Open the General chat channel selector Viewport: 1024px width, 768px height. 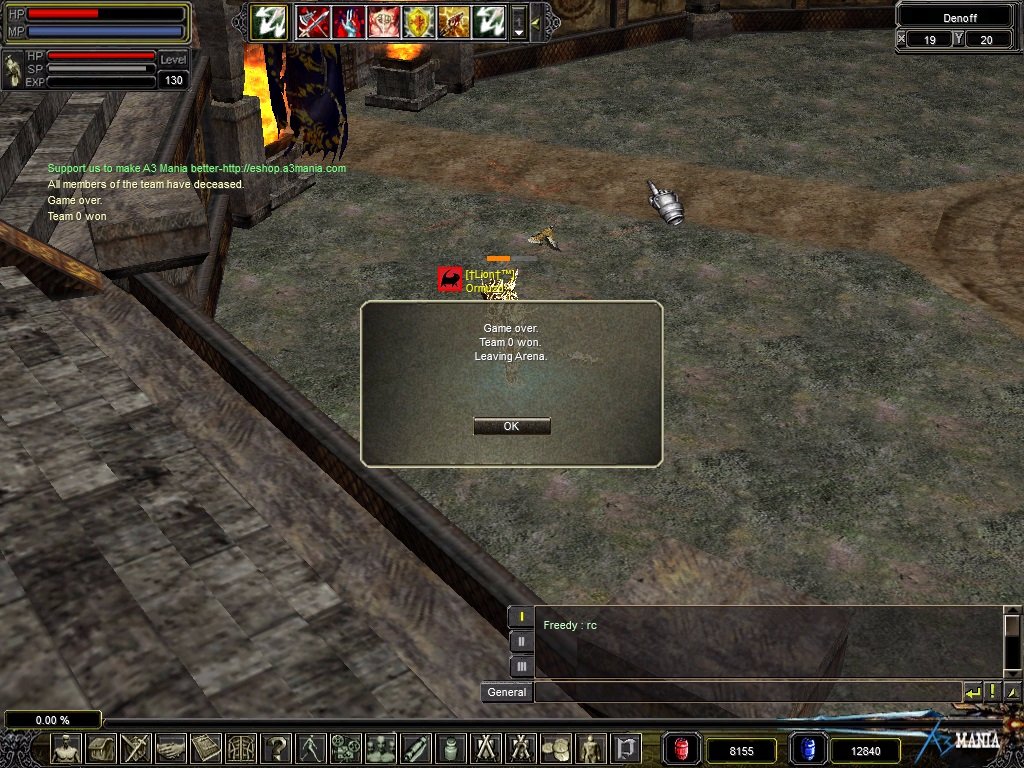pos(507,692)
